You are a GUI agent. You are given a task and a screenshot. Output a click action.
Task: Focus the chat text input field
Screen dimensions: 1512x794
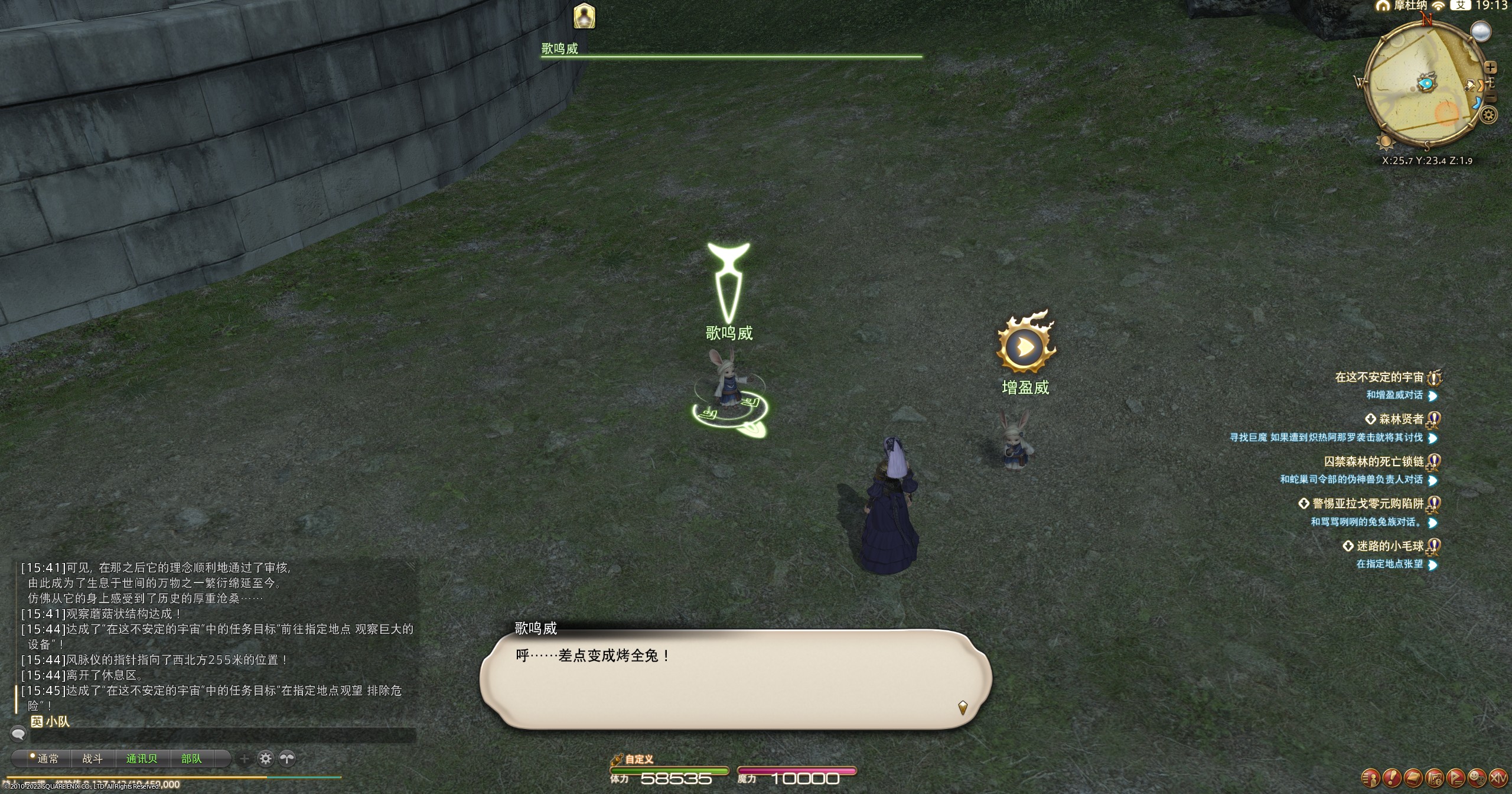223,735
